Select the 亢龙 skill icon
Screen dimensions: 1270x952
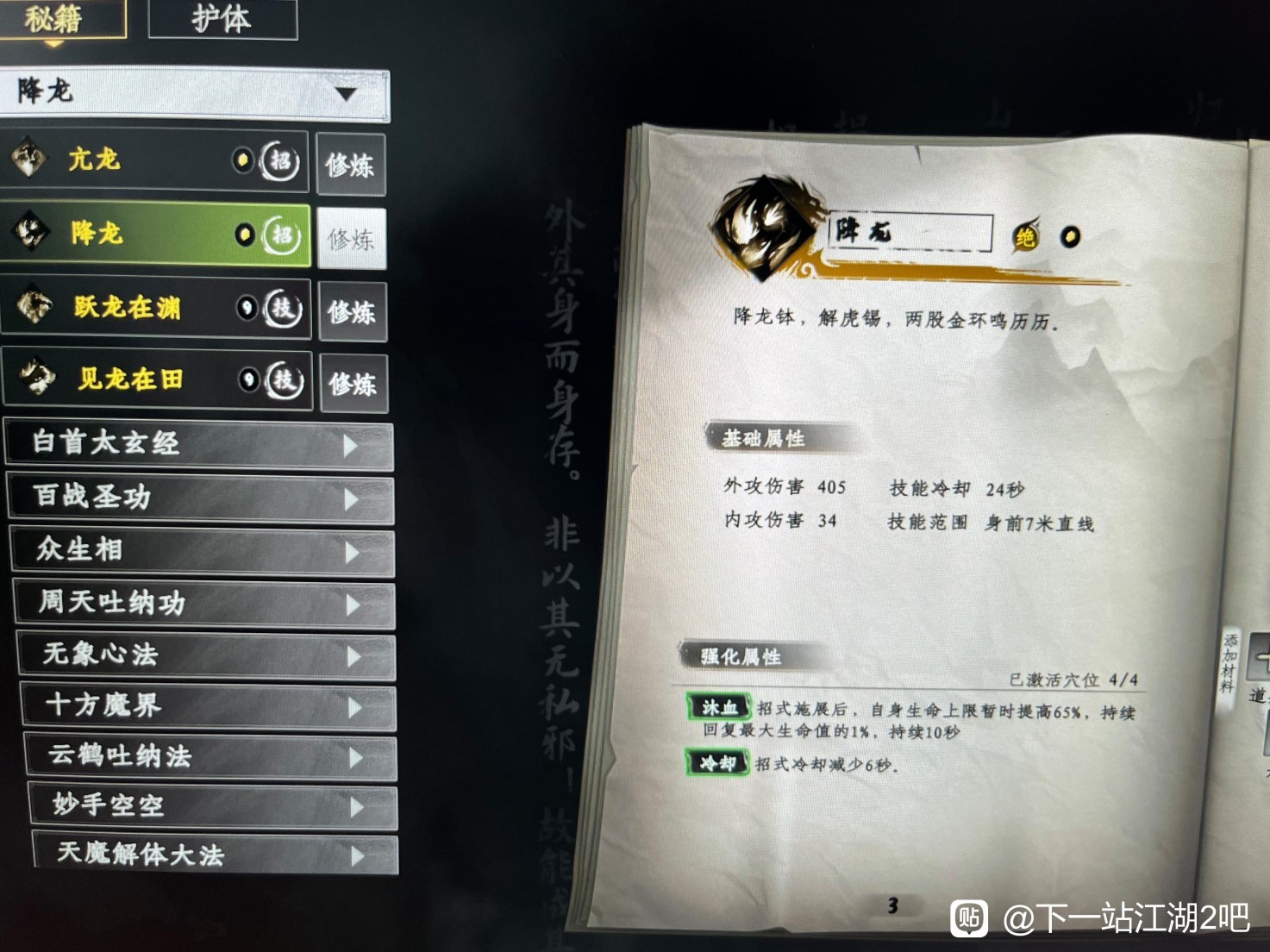30,160
